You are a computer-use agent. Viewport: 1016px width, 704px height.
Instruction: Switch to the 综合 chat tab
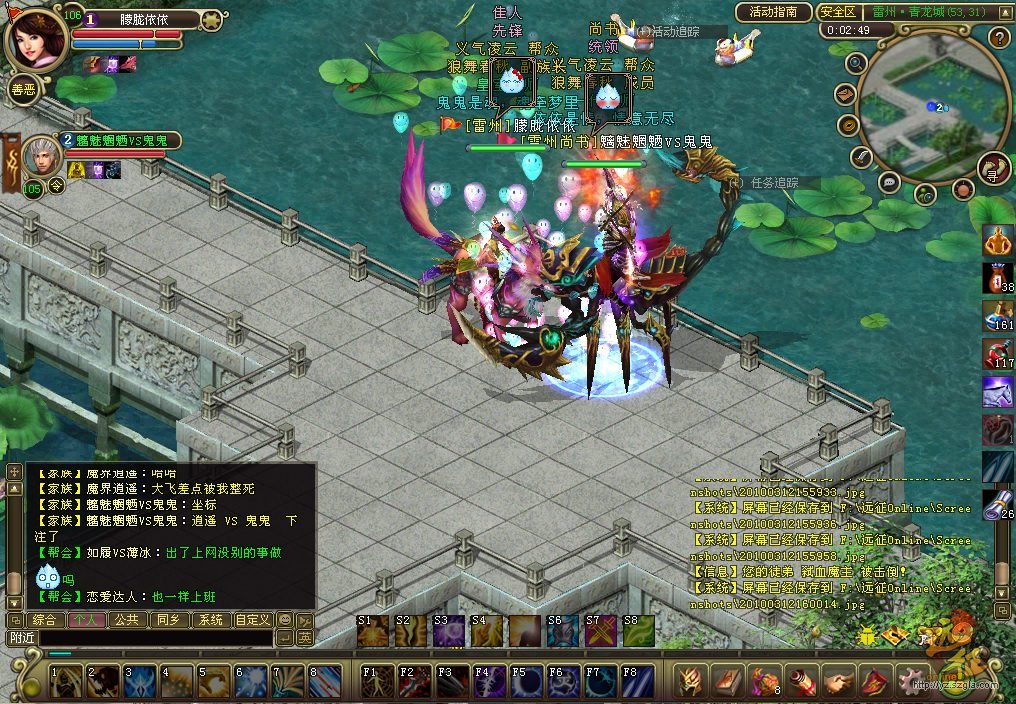click(44, 620)
